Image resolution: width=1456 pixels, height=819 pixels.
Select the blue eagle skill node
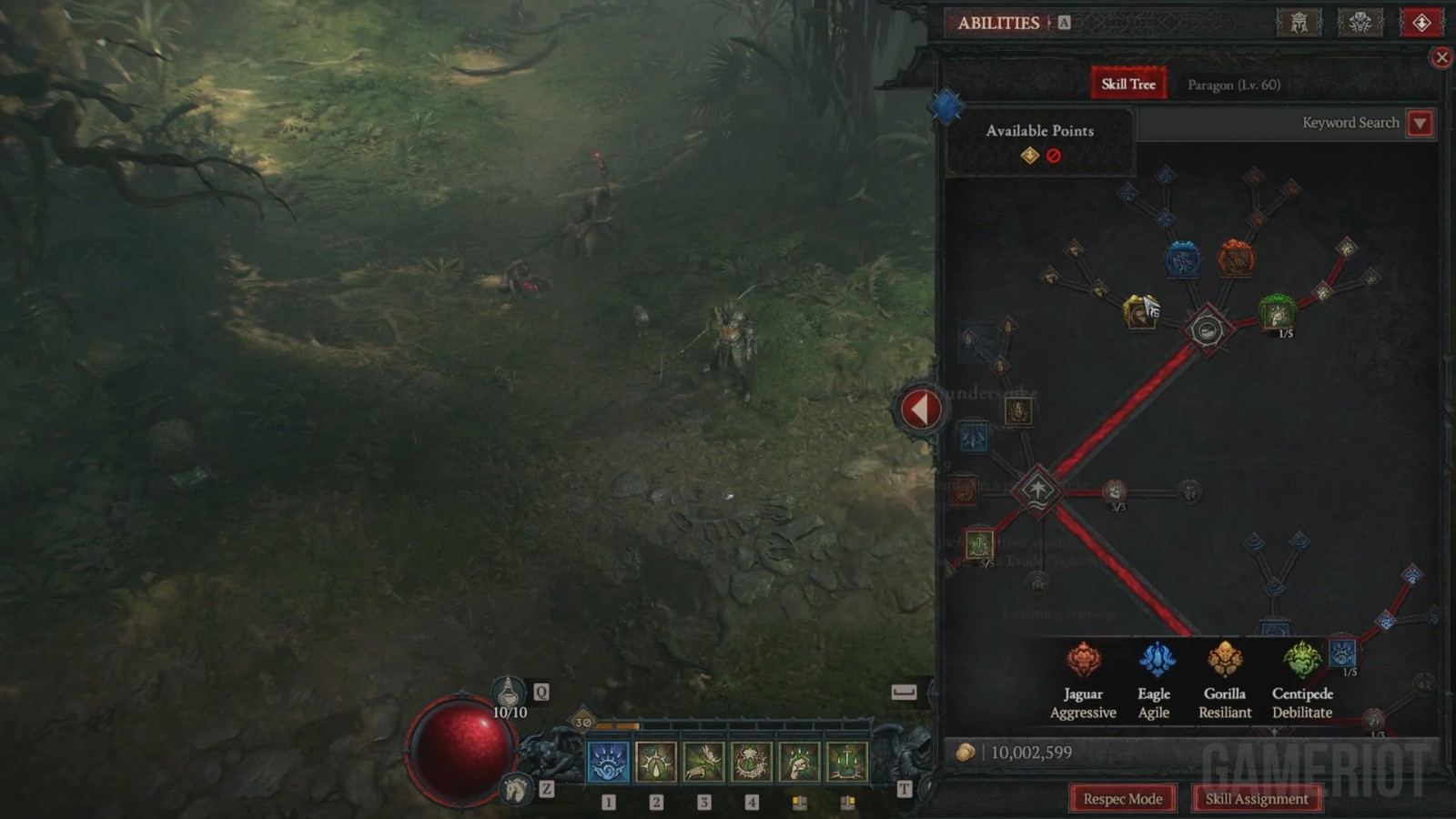point(1182,259)
